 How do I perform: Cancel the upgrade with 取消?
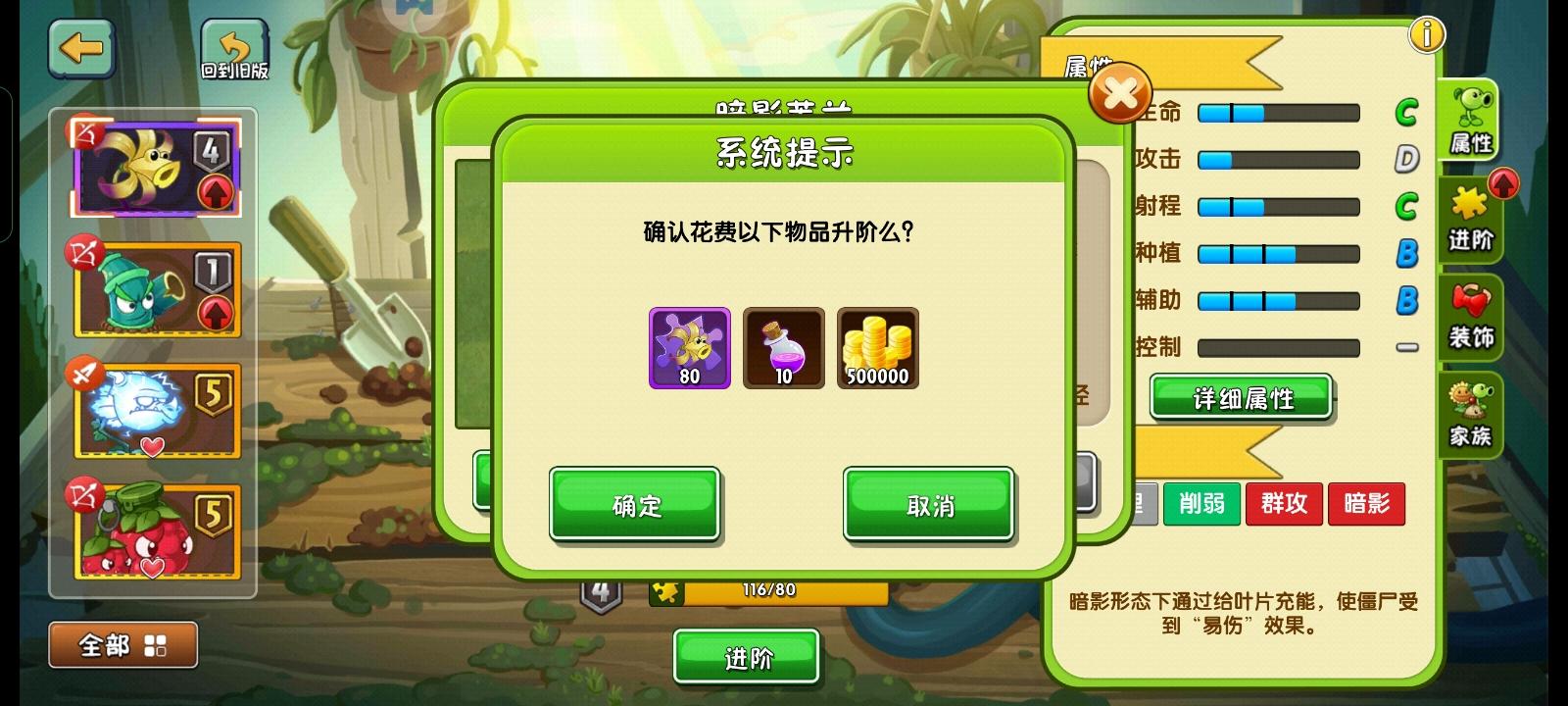(927, 504)
